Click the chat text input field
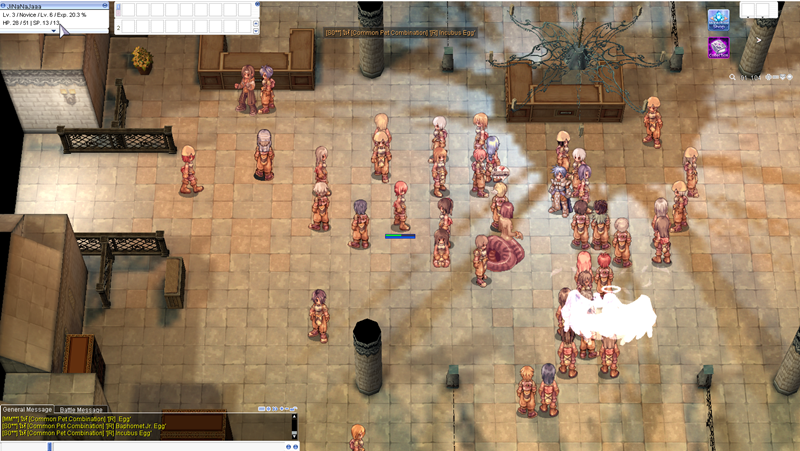 [x=150, y=445]
